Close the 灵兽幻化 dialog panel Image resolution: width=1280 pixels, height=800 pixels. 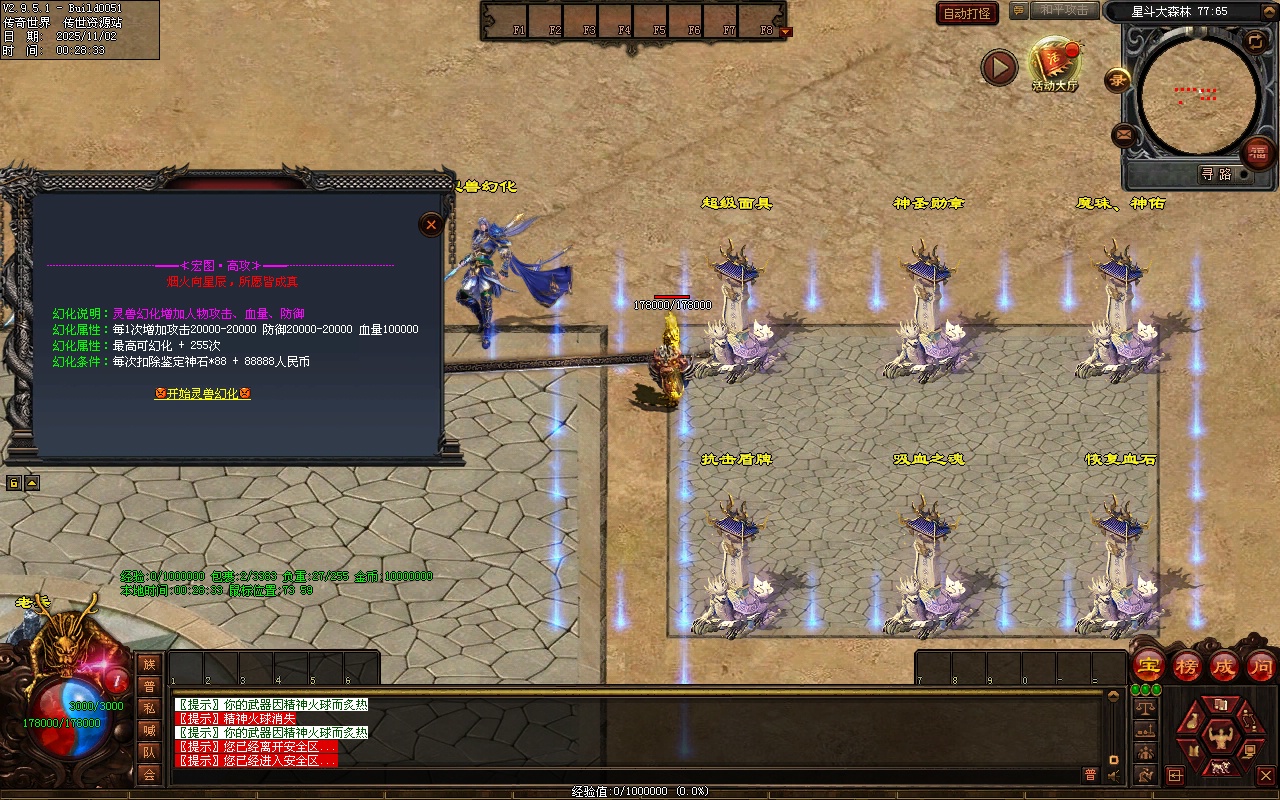tap(431, 224)
